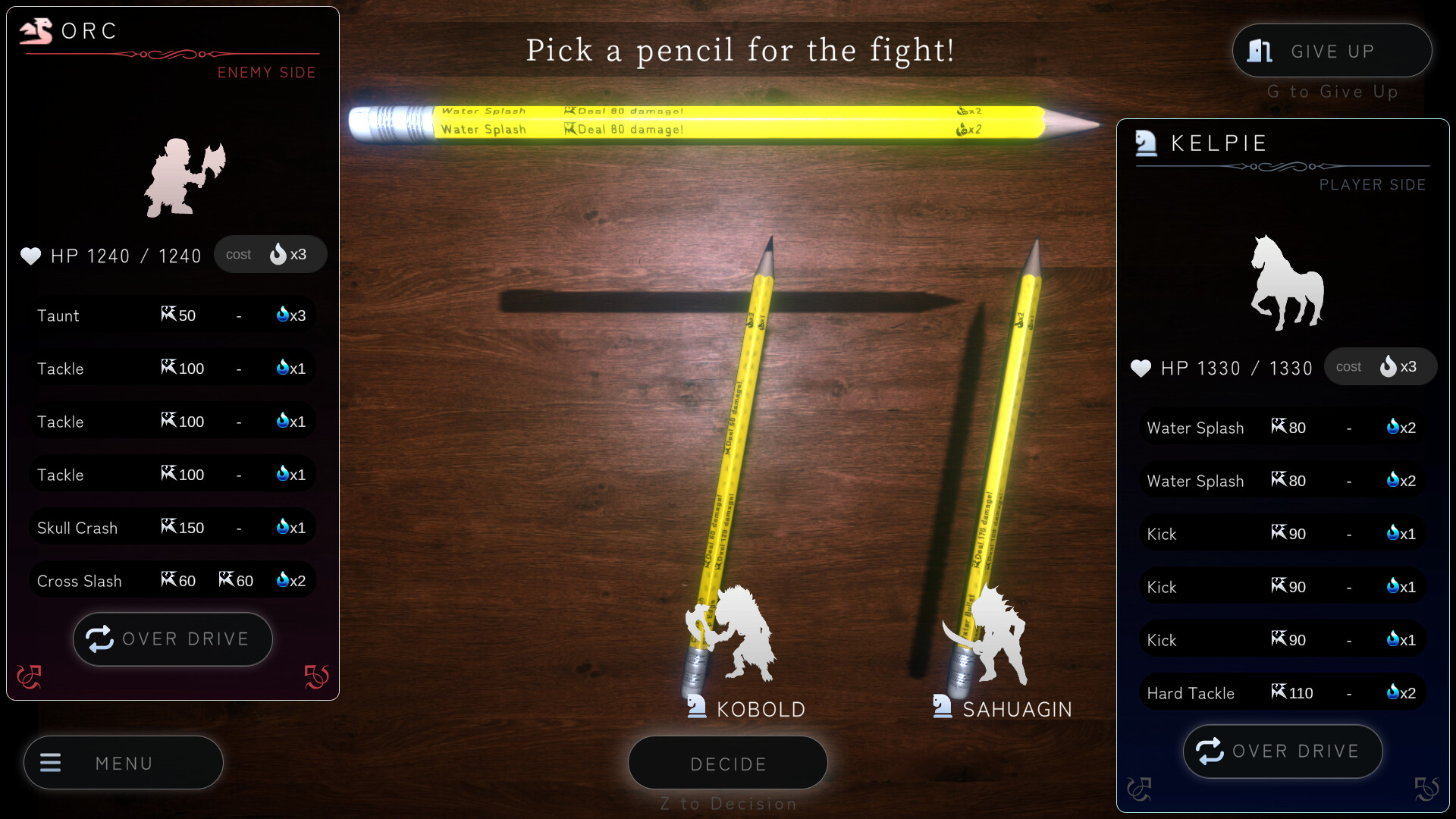Toggle the red swirl emblem on Orc's panel corner

30,677
